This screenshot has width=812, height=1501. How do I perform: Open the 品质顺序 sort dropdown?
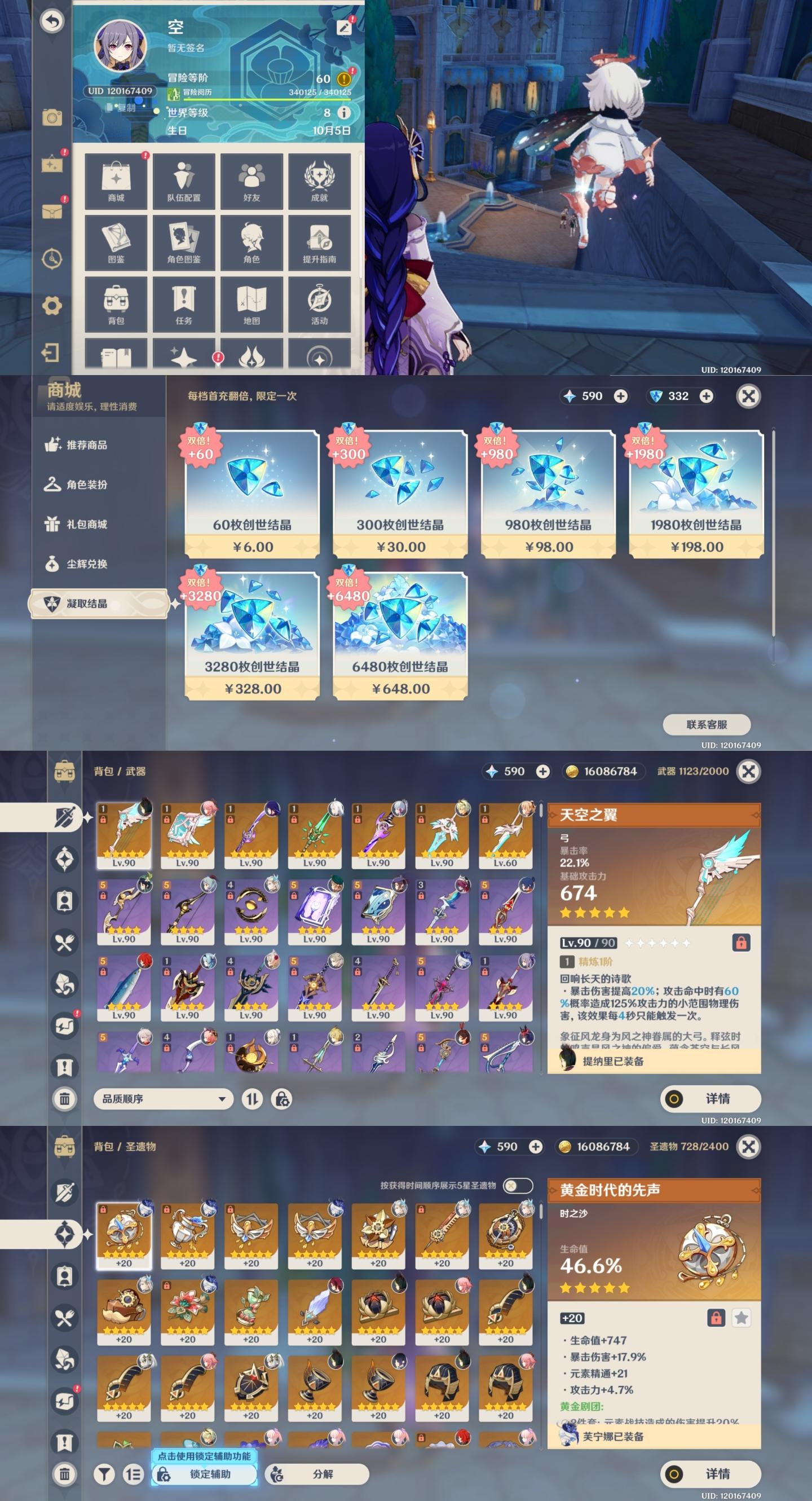pyautogui.click(x=163, y=1099)
